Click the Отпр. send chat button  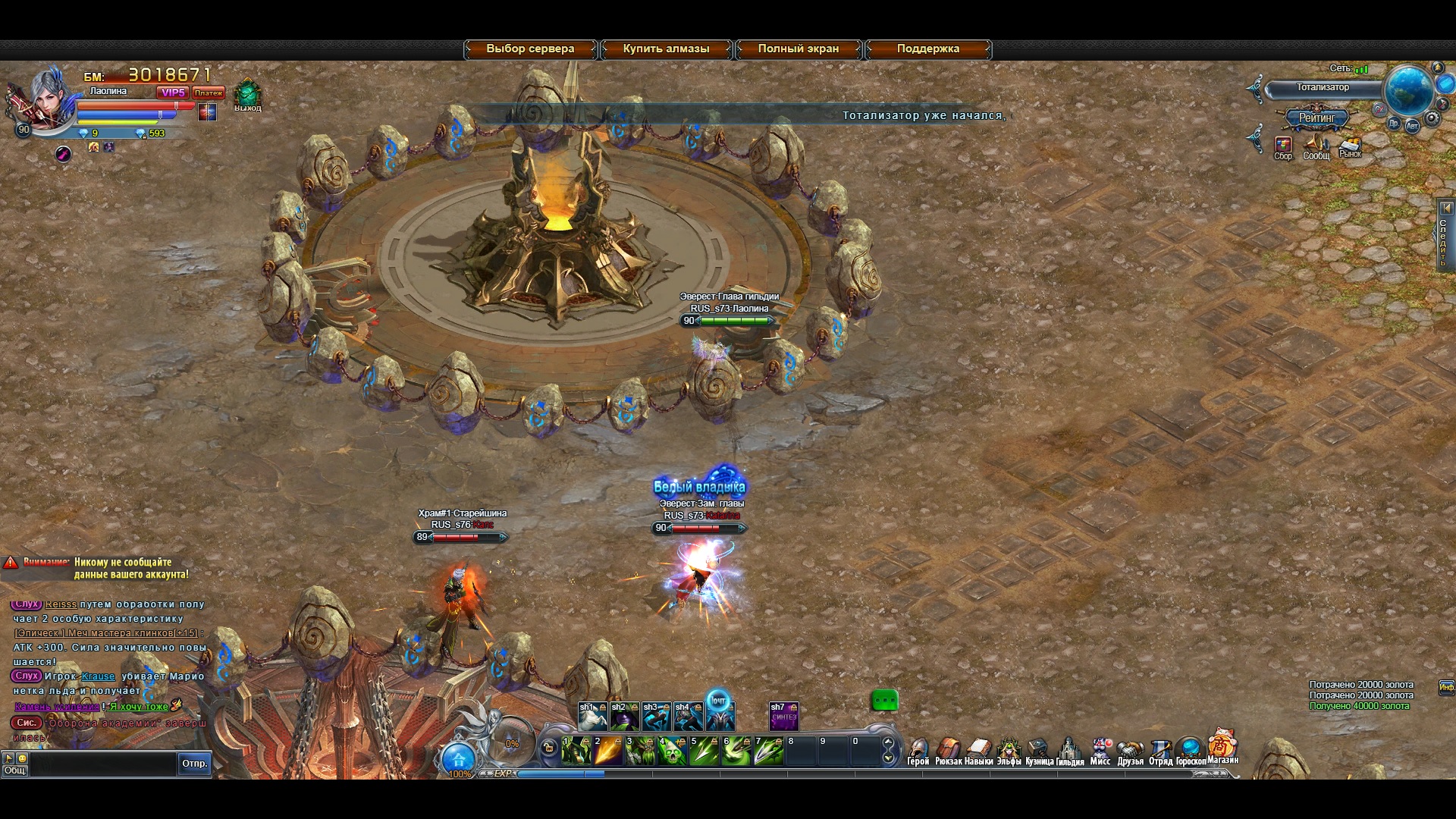coord(195,764)
